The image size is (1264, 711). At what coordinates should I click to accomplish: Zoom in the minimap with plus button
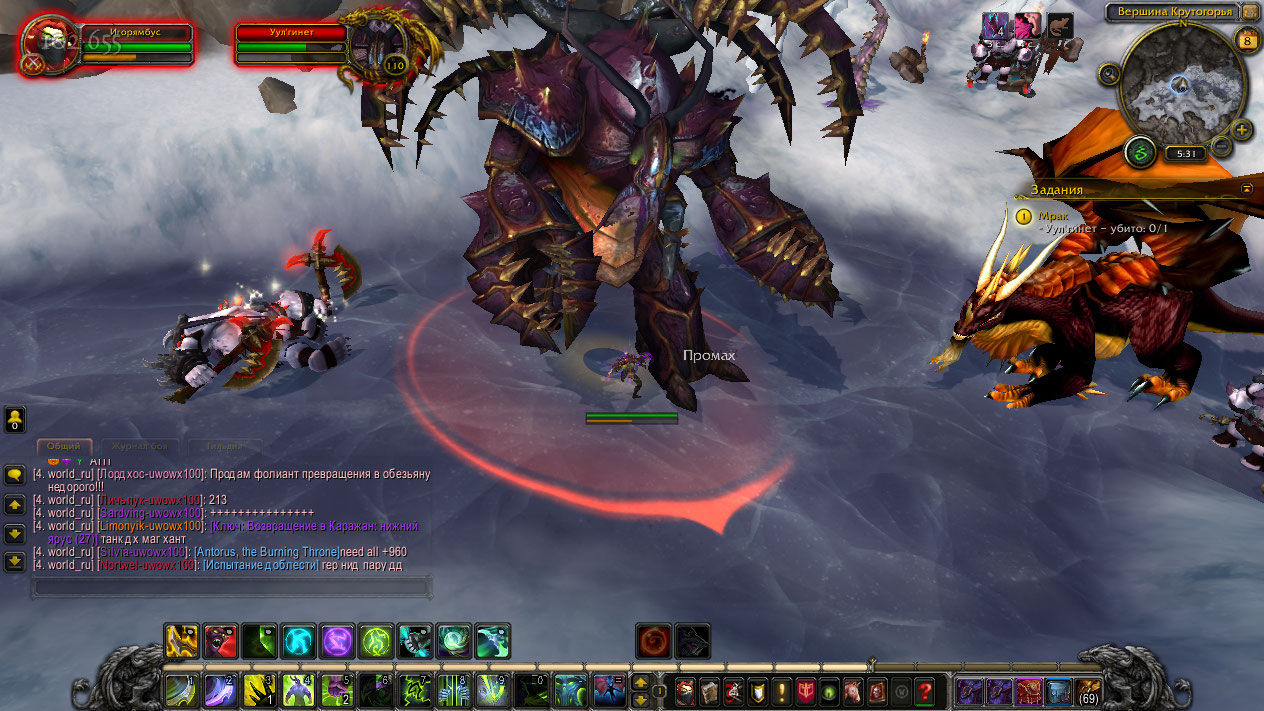pyautogui.click(x=1242, y=130)
